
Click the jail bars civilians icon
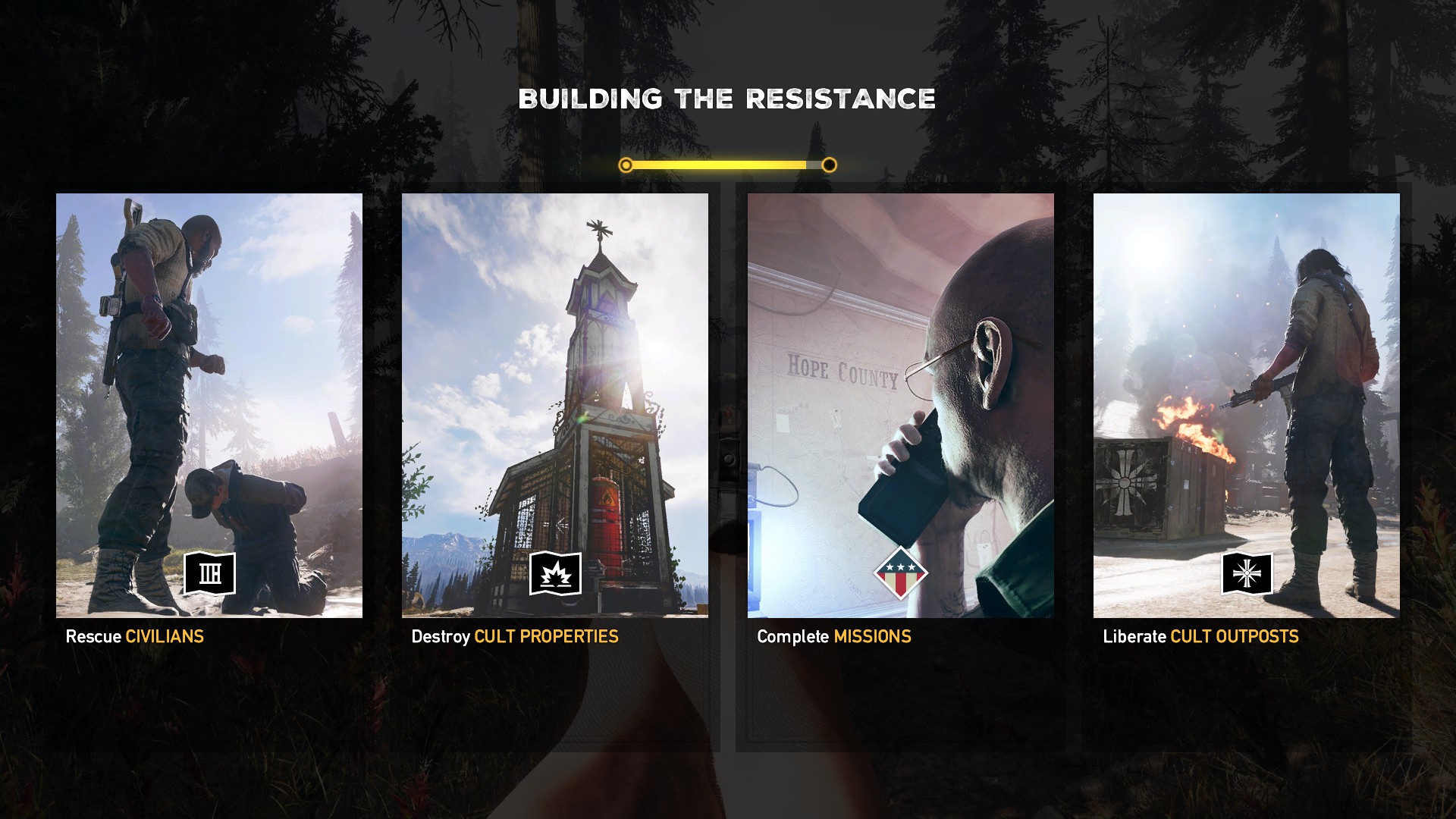210,573
